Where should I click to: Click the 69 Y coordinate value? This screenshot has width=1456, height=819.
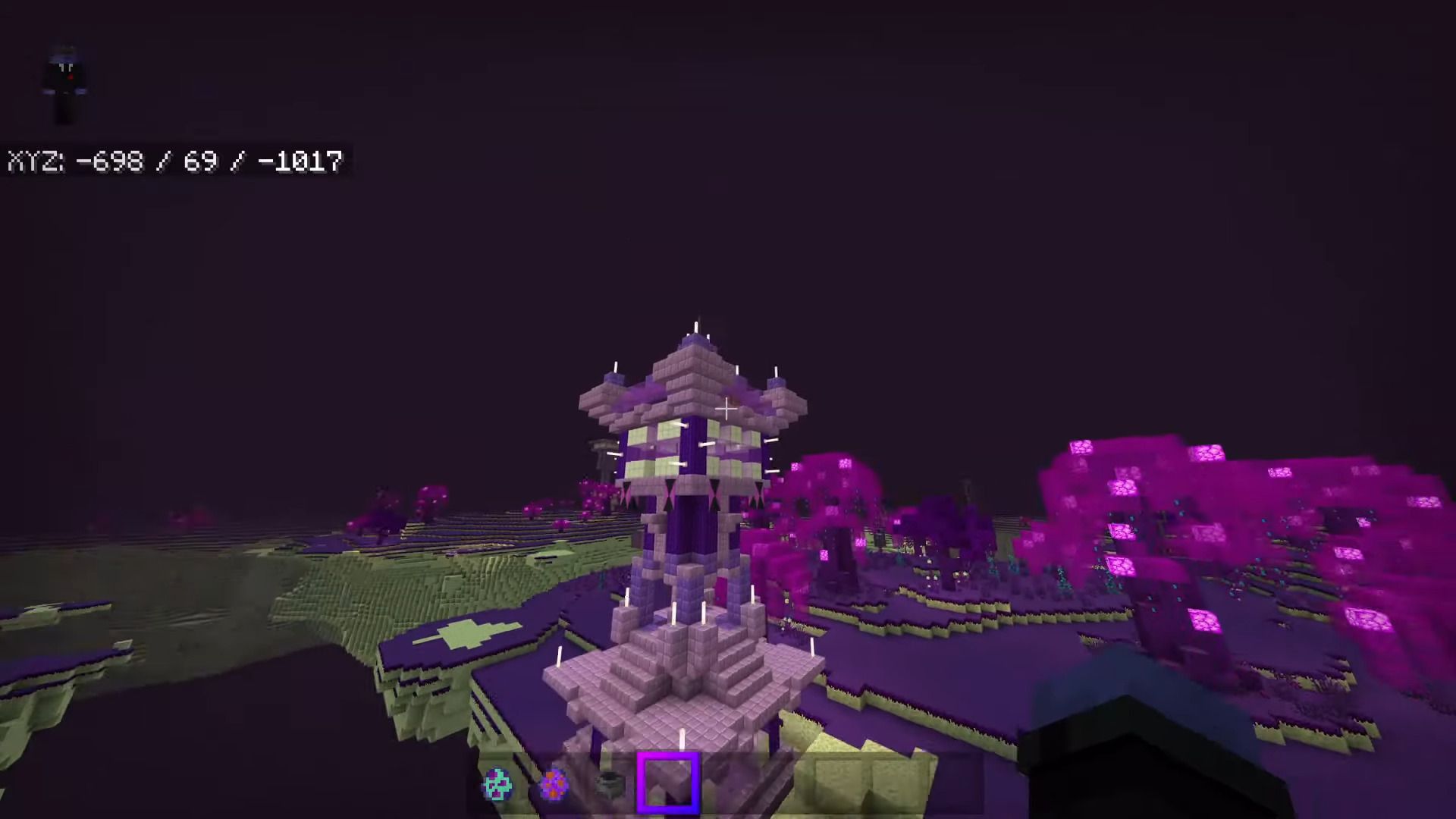[x=199, y=162]
